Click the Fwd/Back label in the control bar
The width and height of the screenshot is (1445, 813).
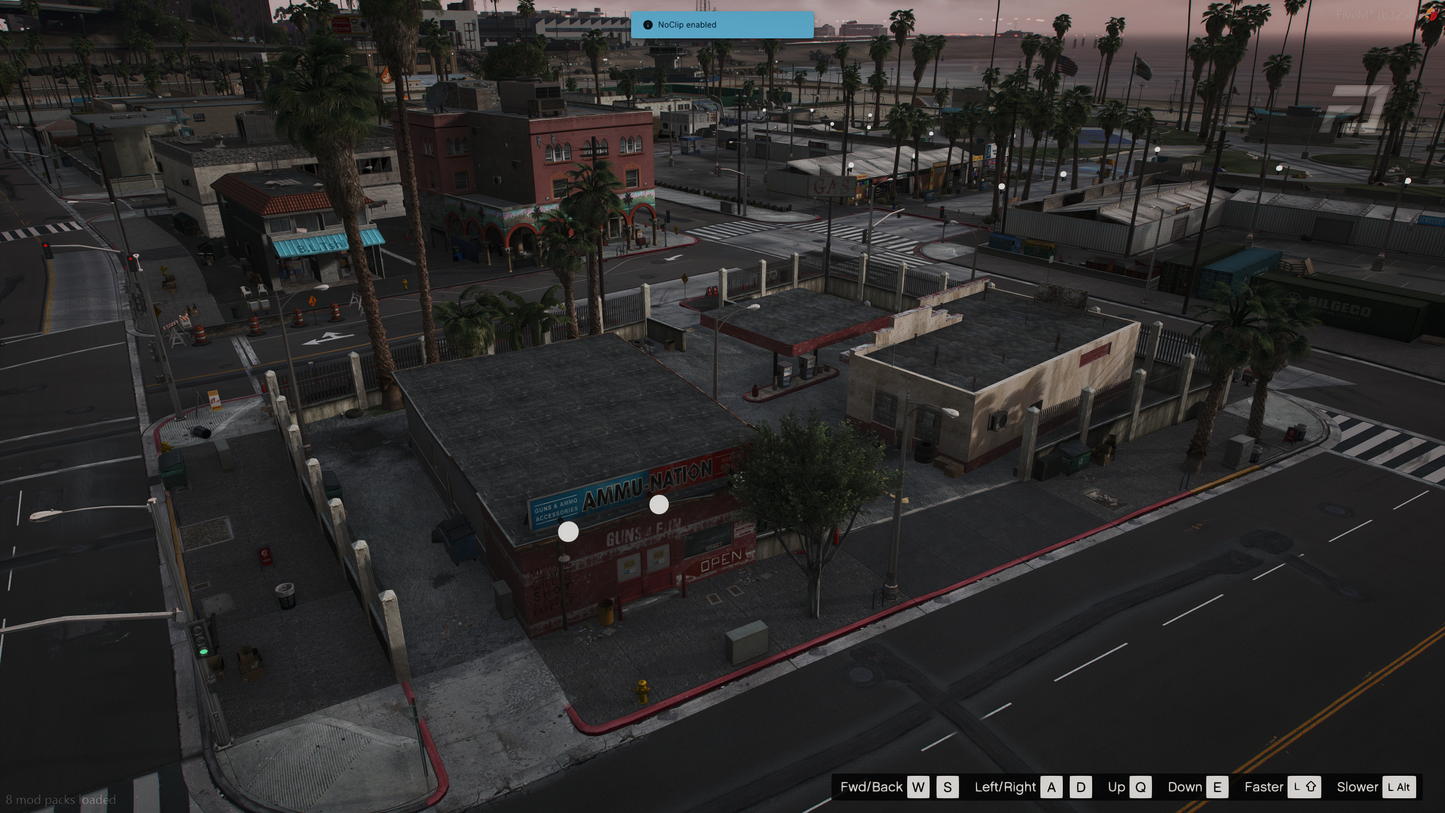pos(872,787)
